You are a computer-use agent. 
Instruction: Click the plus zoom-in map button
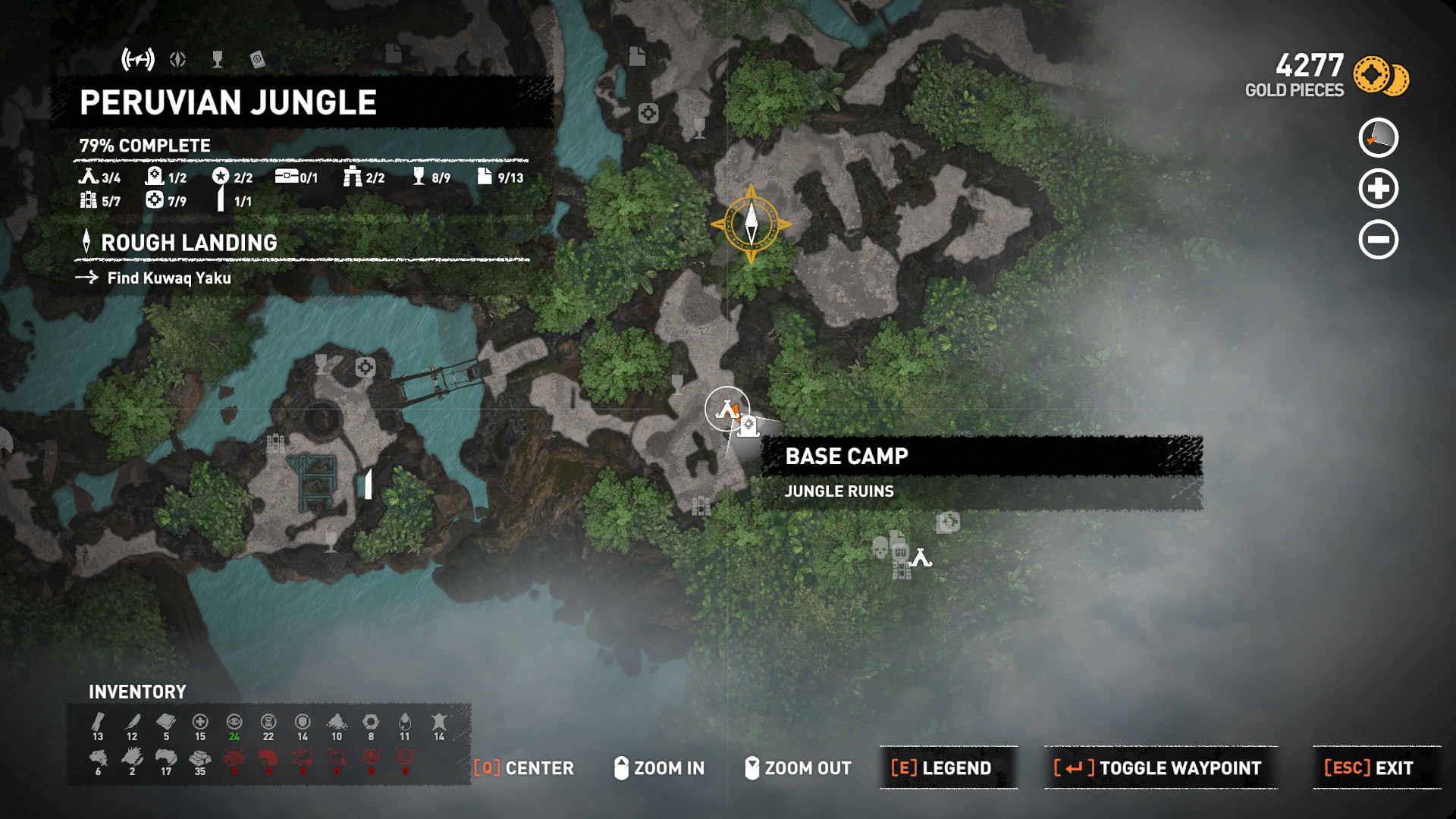[x=1378, y=189]
